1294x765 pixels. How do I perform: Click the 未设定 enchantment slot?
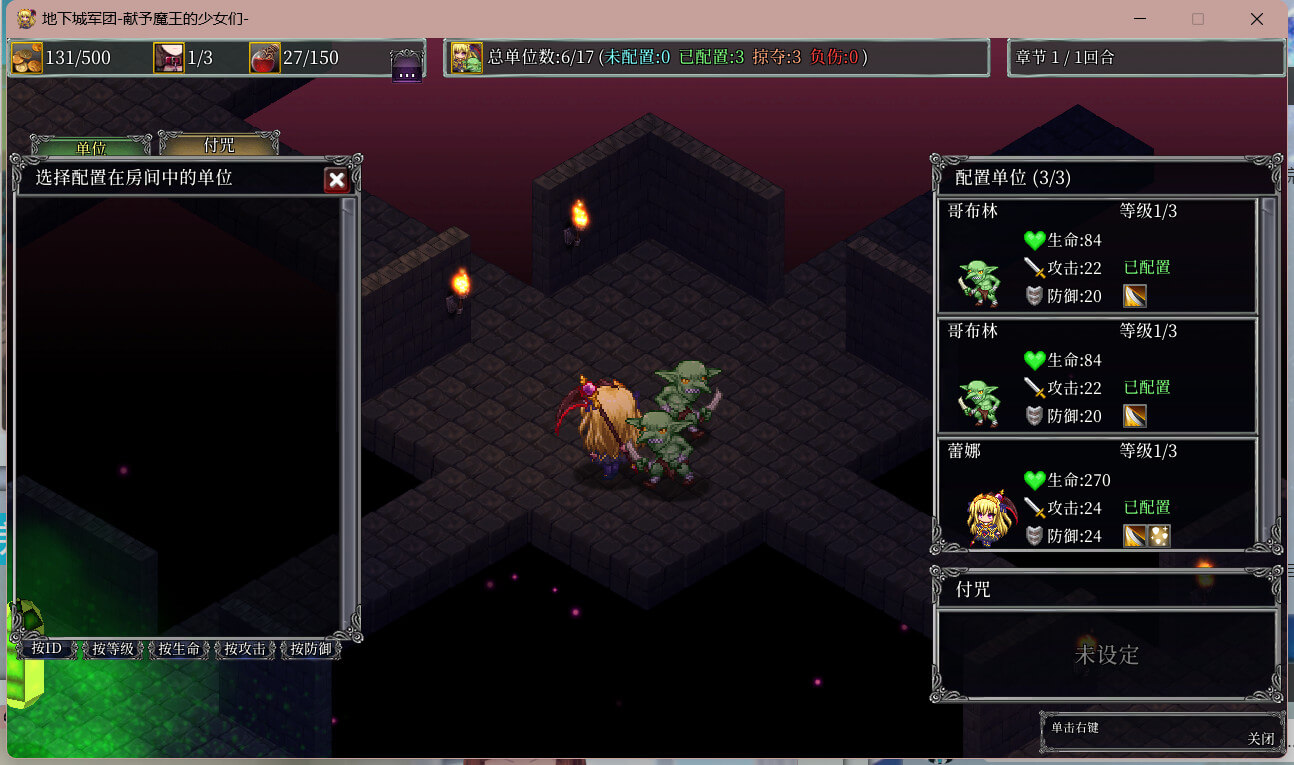coord(1106,655)
